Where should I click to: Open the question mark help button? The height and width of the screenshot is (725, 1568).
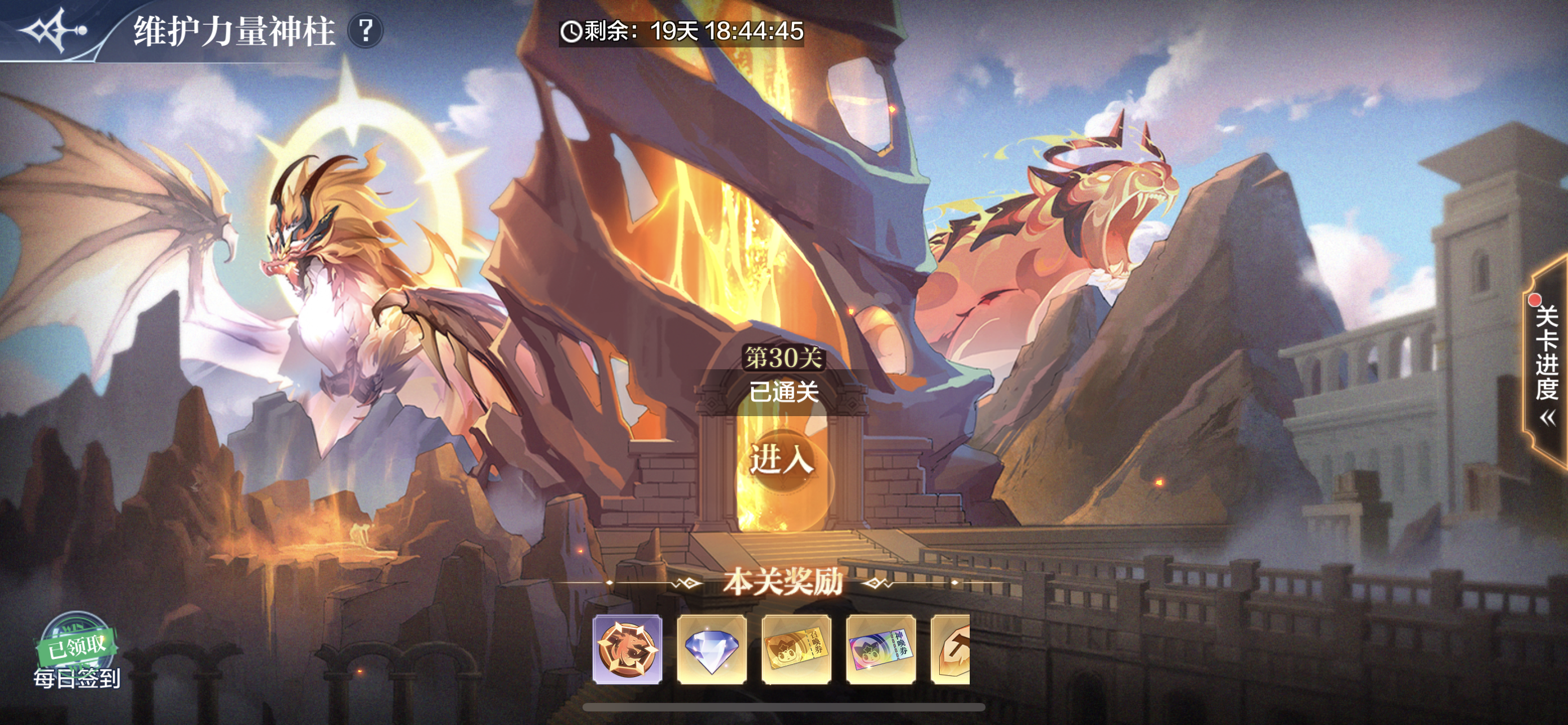coord(365,30)
